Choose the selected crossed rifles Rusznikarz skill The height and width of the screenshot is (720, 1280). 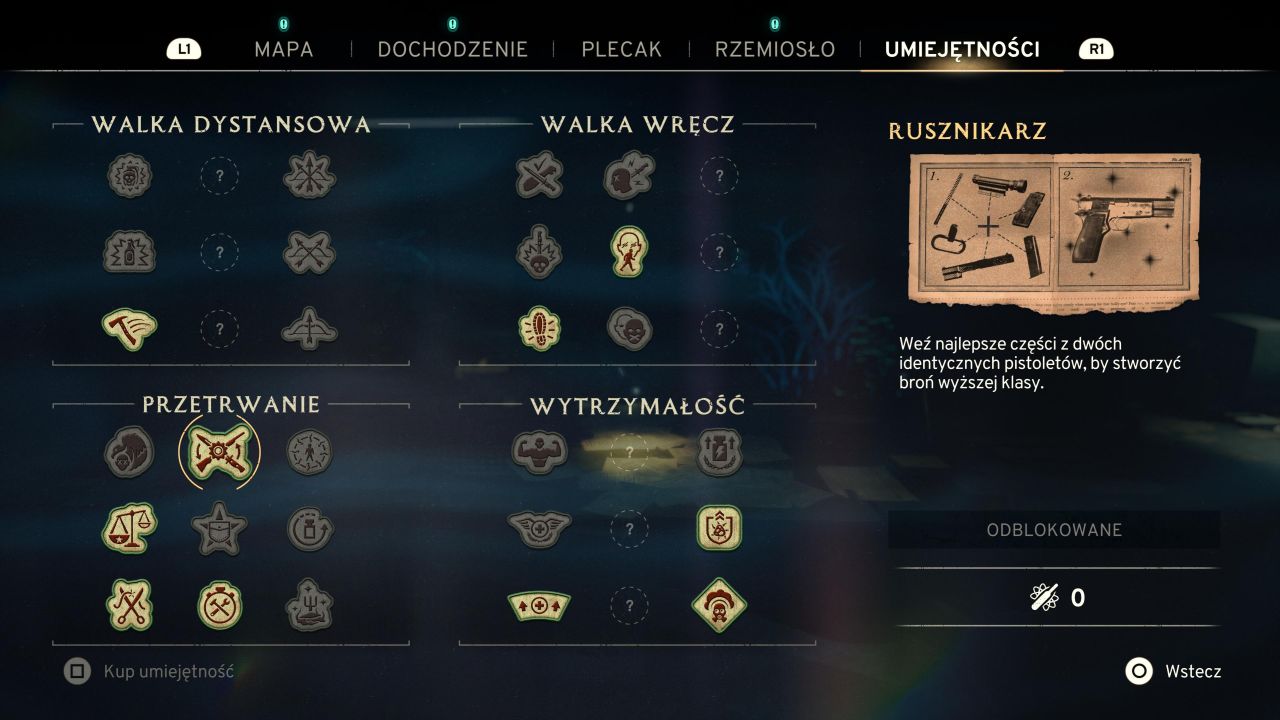(x=219, y=453)
